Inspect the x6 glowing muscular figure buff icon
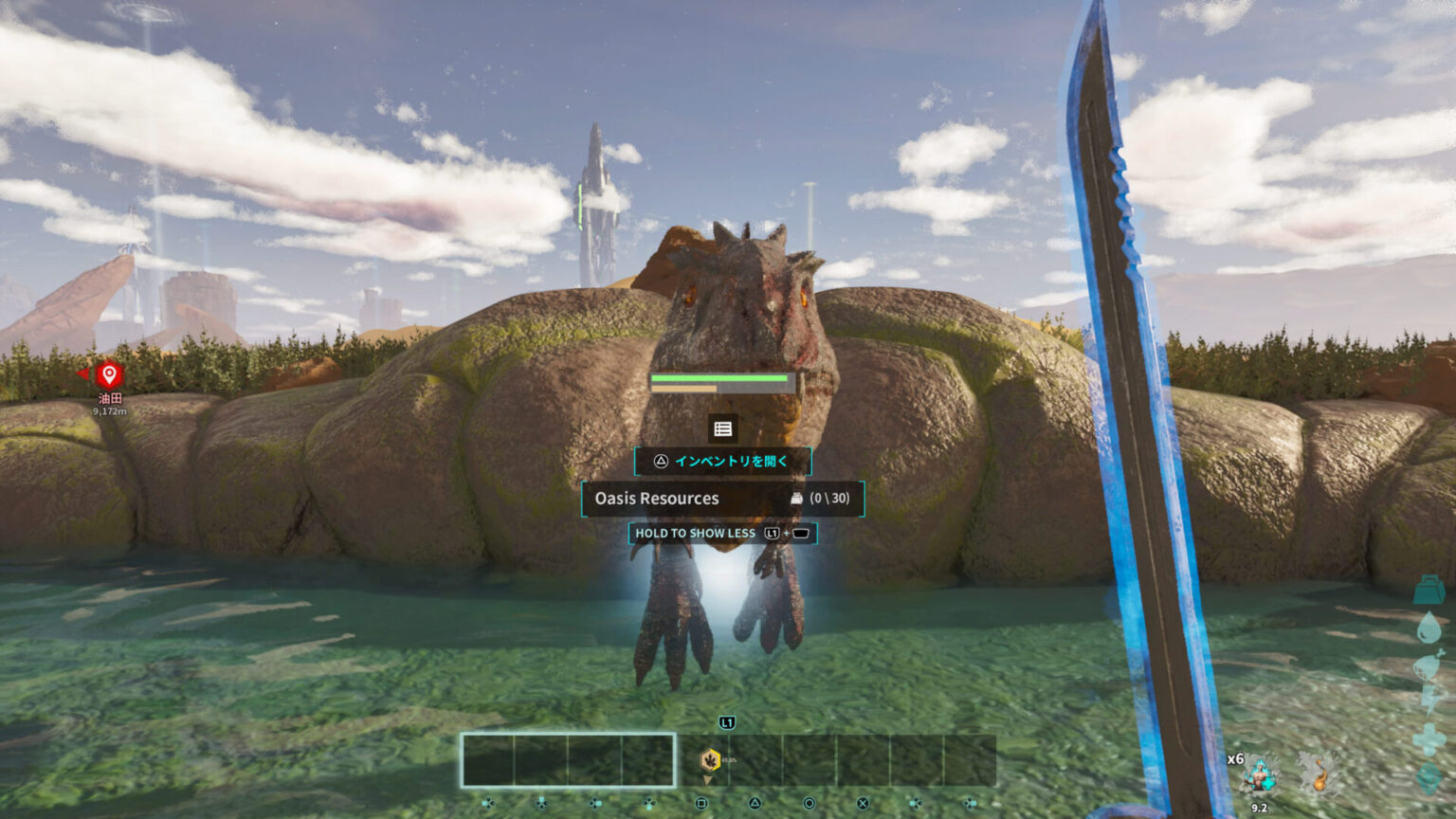The image size is (1456, 819). point(1260,774)
